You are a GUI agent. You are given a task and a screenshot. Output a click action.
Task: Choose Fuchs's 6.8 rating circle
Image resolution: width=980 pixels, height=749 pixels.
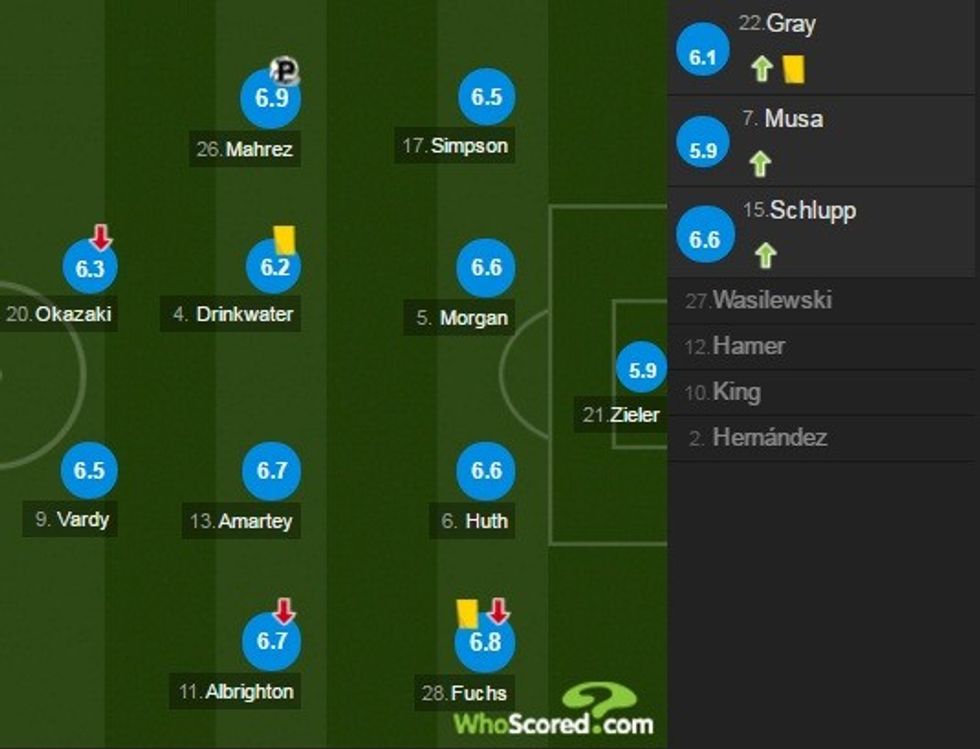coord(484,642)
